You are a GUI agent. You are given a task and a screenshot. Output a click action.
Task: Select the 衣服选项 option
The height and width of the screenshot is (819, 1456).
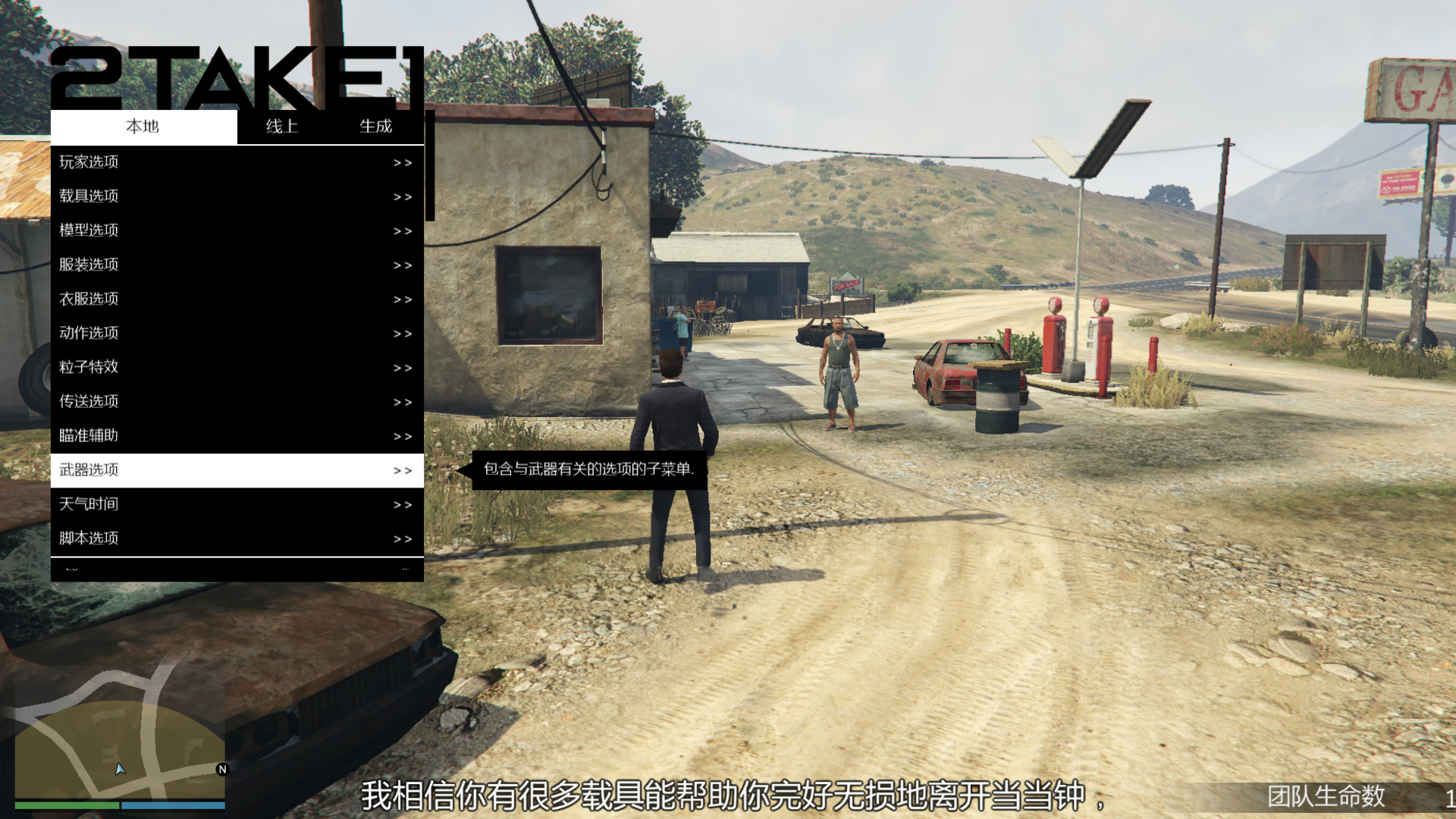tap(152, 299)
